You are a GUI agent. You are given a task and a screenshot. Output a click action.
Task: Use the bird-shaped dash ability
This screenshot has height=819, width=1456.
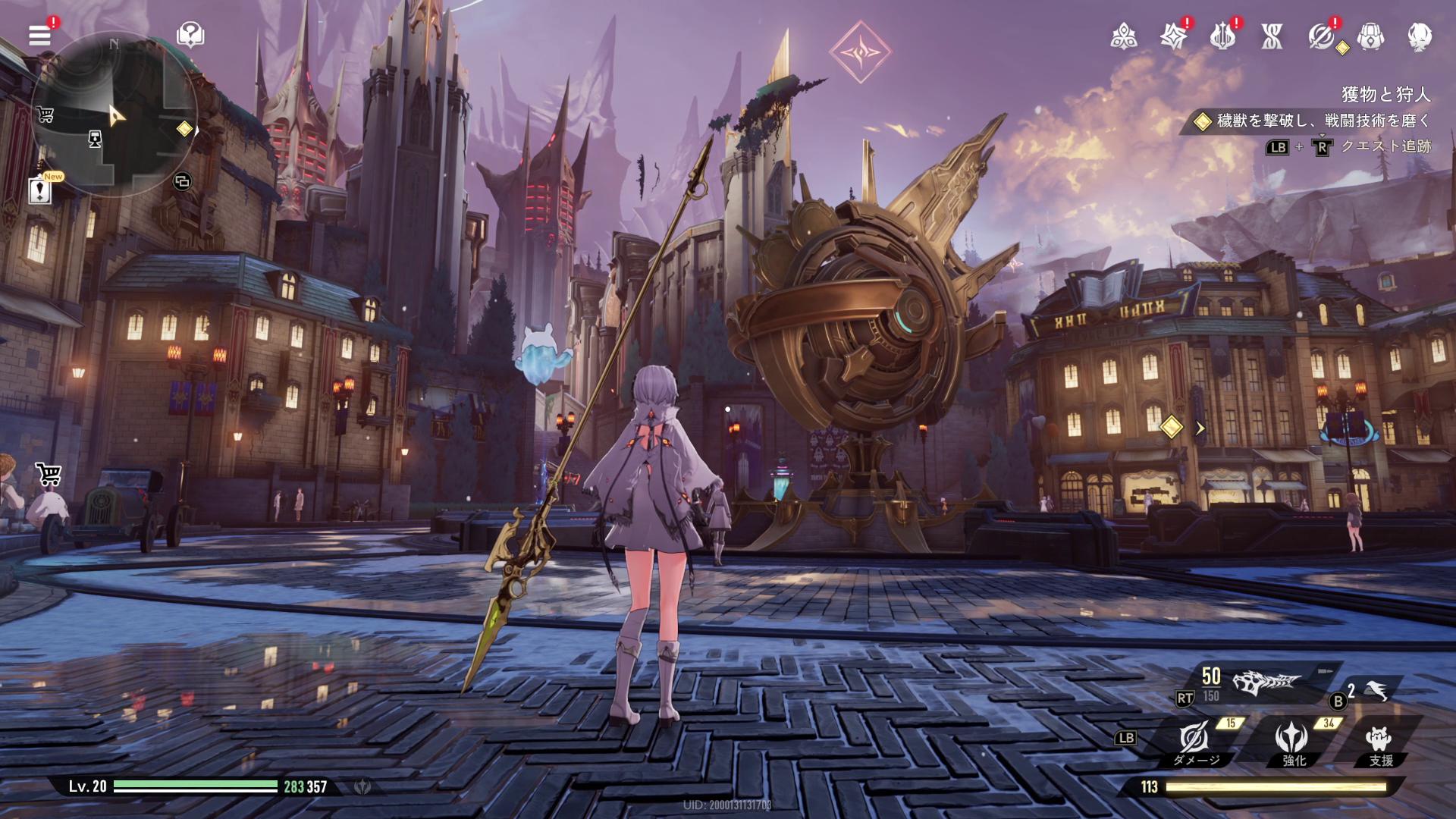pos(1376,691)
